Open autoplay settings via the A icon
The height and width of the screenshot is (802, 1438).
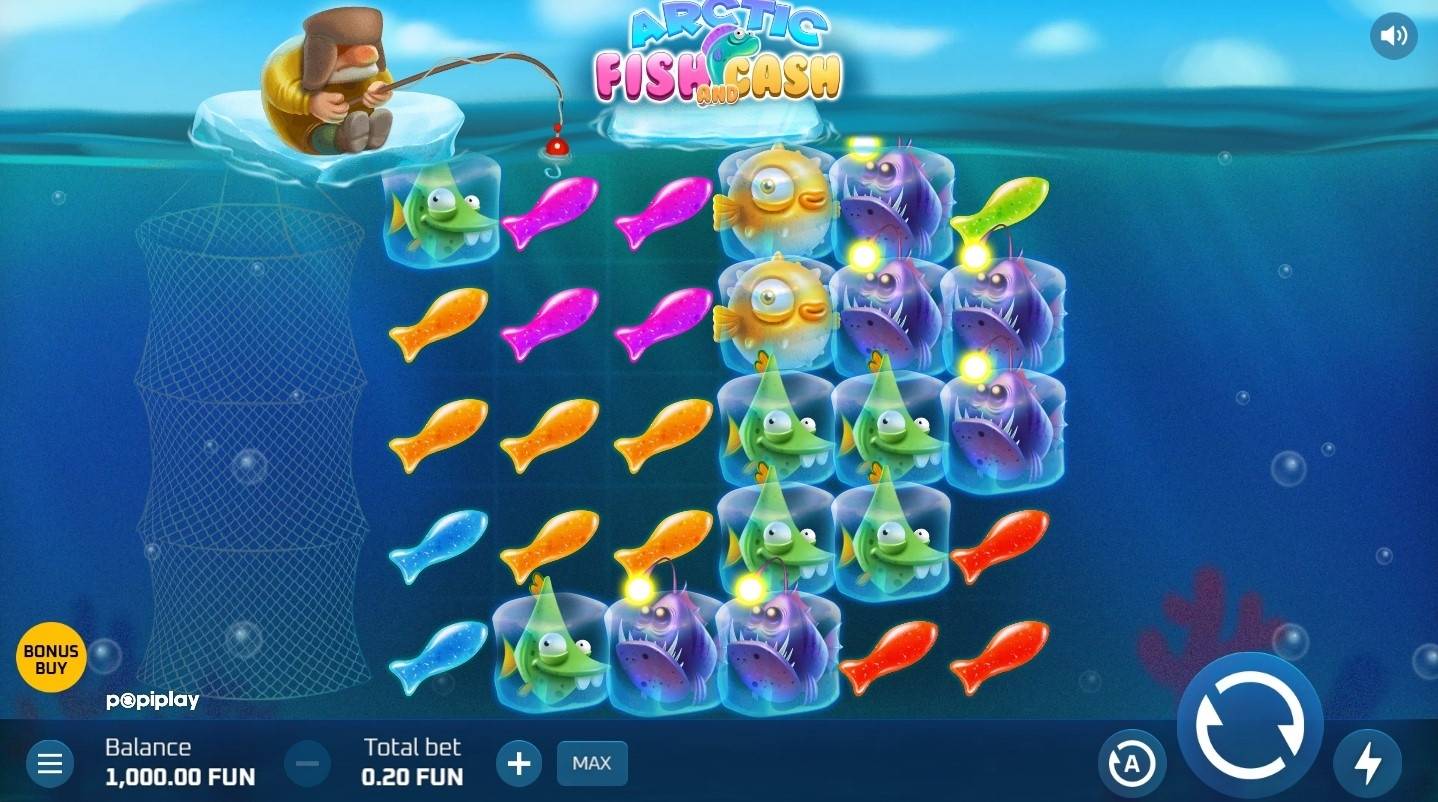[1134, 763]
